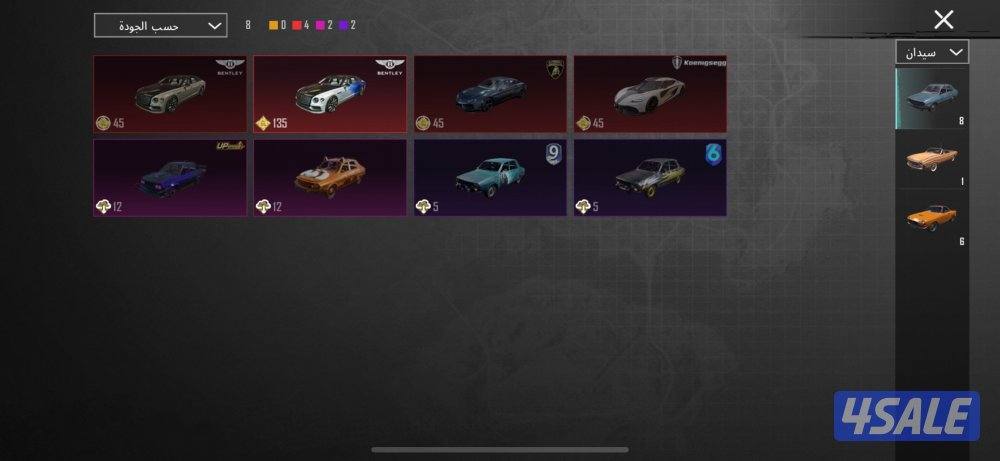Choose the dark Lamborghini skin card
The image size is (1000, 461).
pos(490,94)
